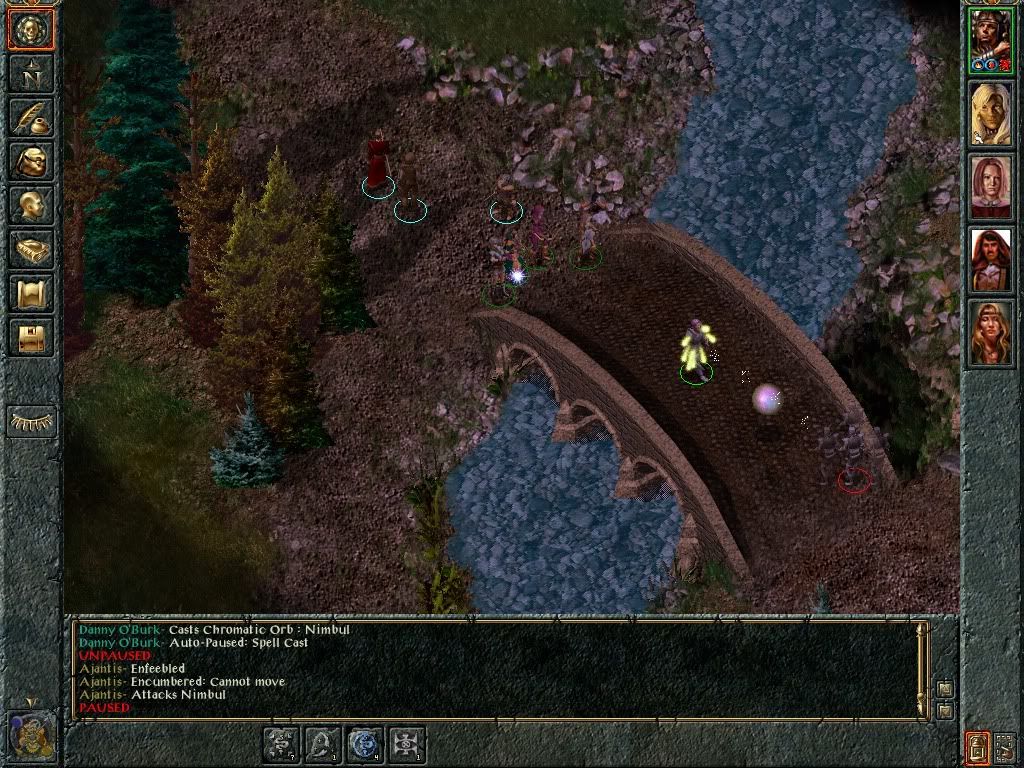
Task: Click the closed-eye rest button
Action: click(30, 421)
